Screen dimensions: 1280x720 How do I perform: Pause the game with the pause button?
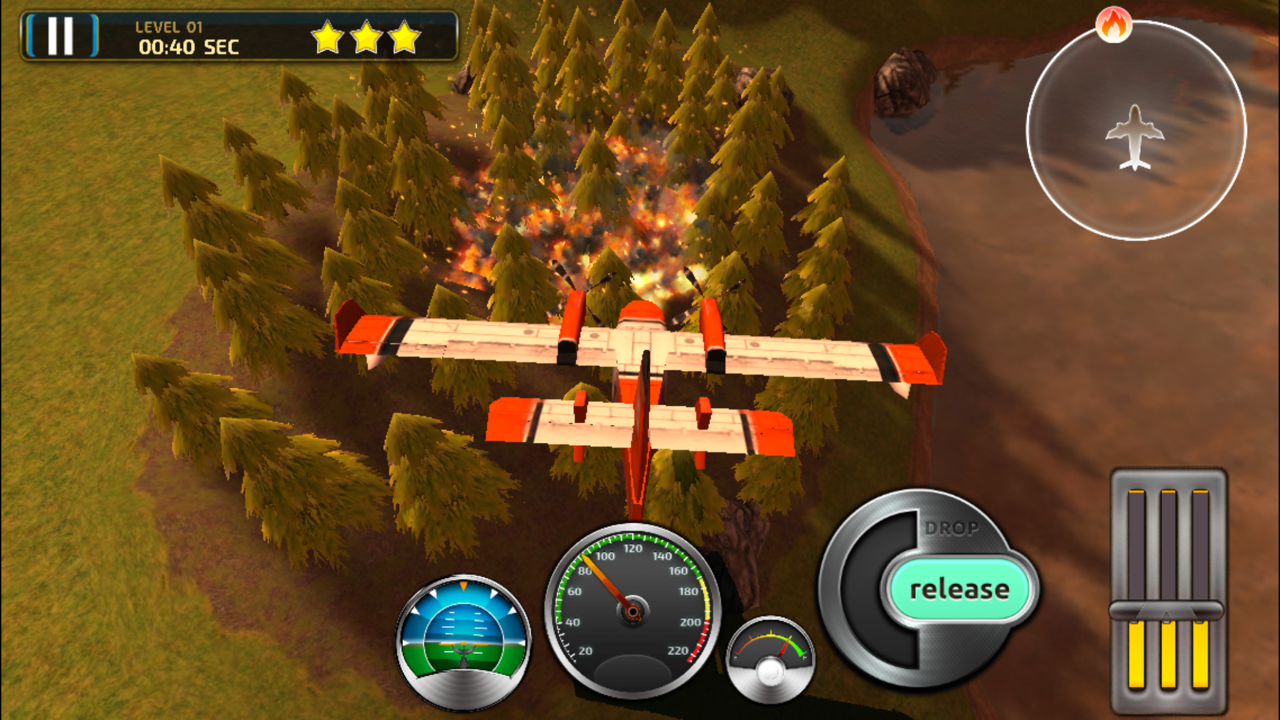[61, 36]
